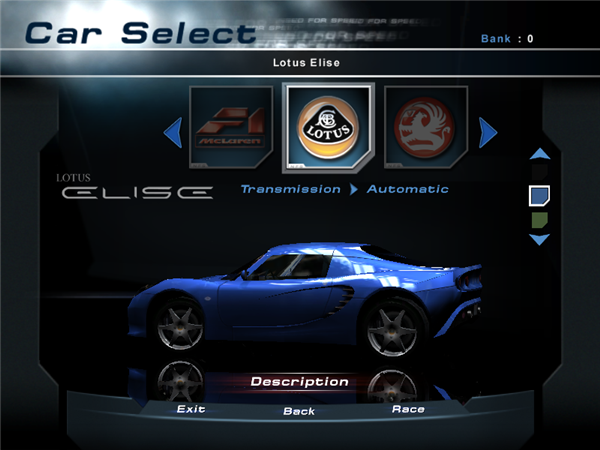
Task: Show previous cars with left arrow
Action: [x=173, y=130]
